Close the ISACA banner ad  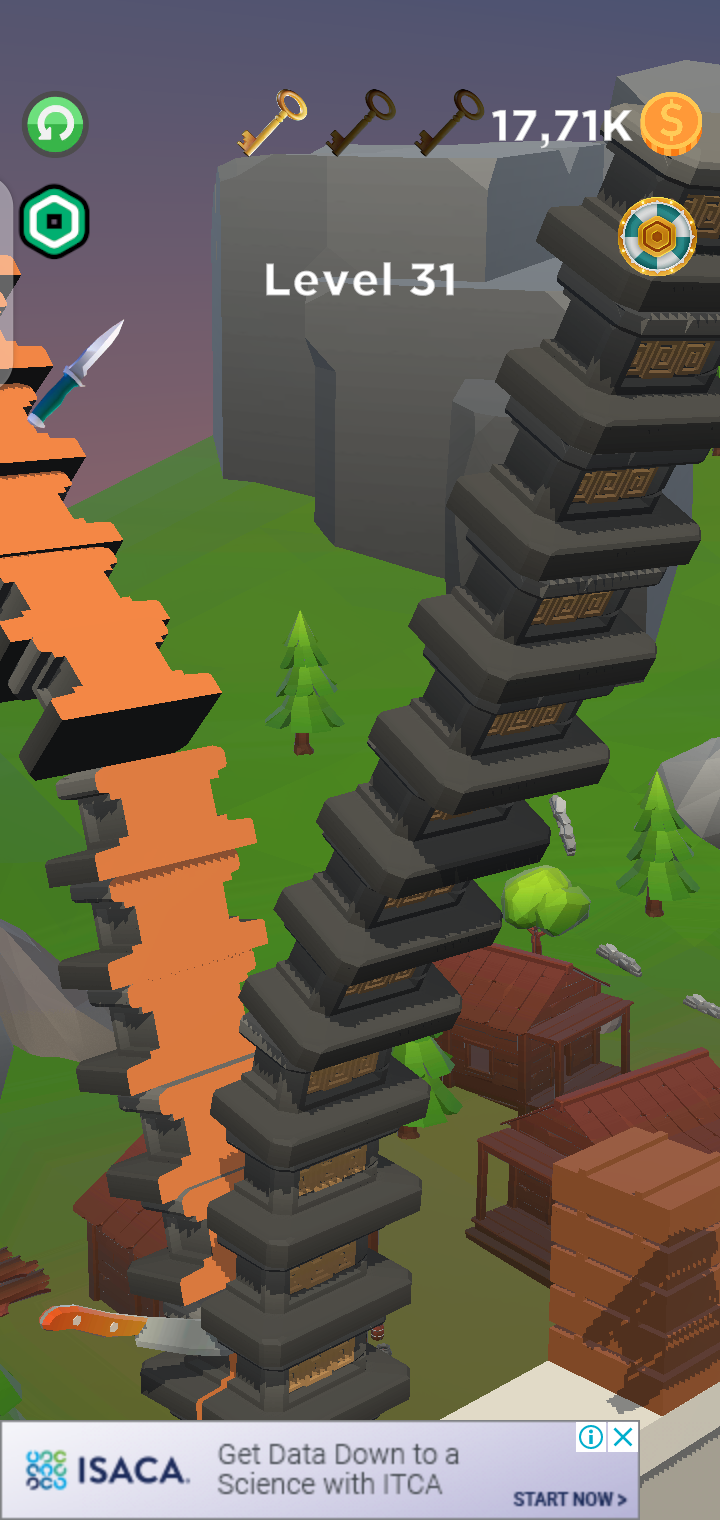click(x=623, y=1438)
